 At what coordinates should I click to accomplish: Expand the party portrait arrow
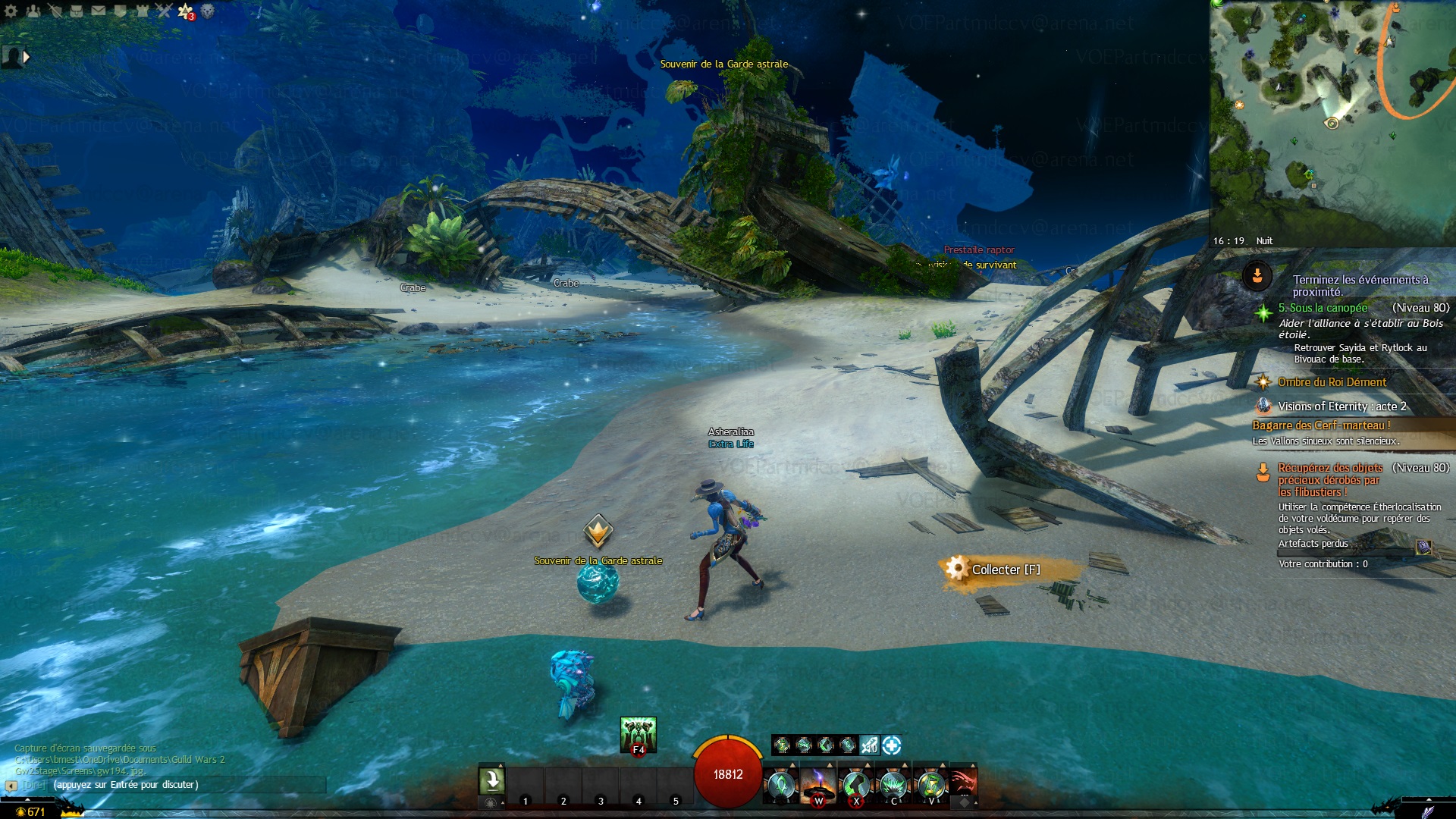tap(27, 57)
